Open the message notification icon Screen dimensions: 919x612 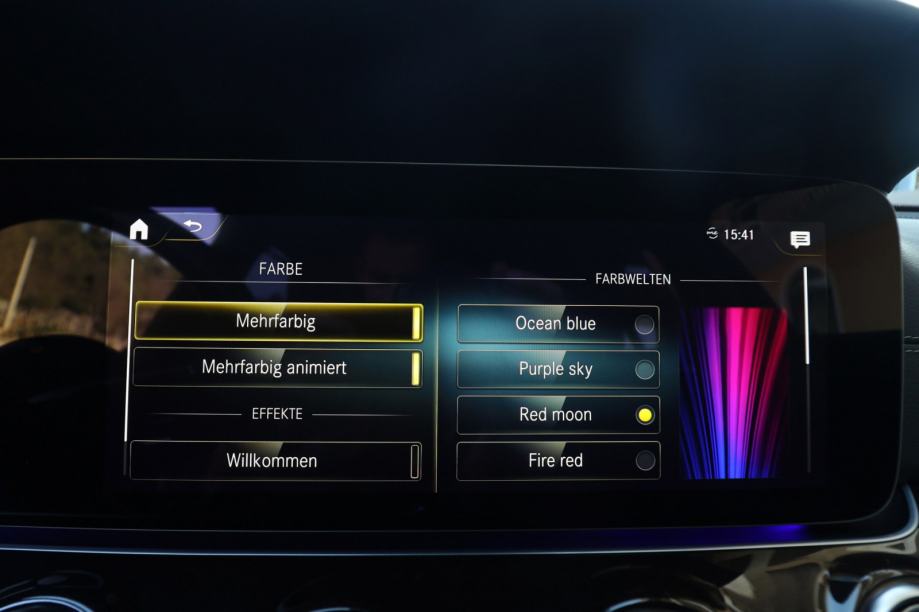tap(800, 239)
